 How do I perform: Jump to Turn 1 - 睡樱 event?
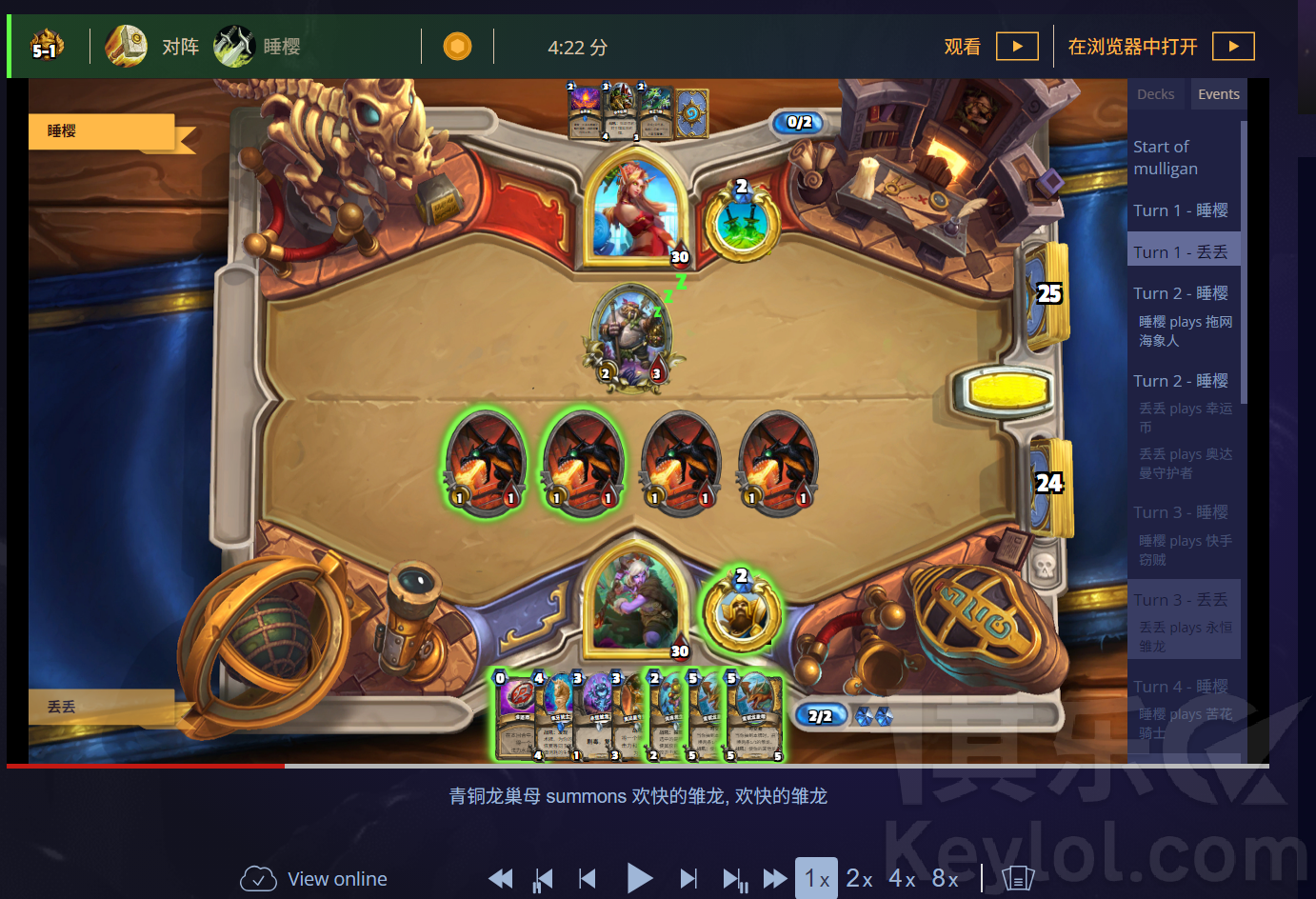1180,210
